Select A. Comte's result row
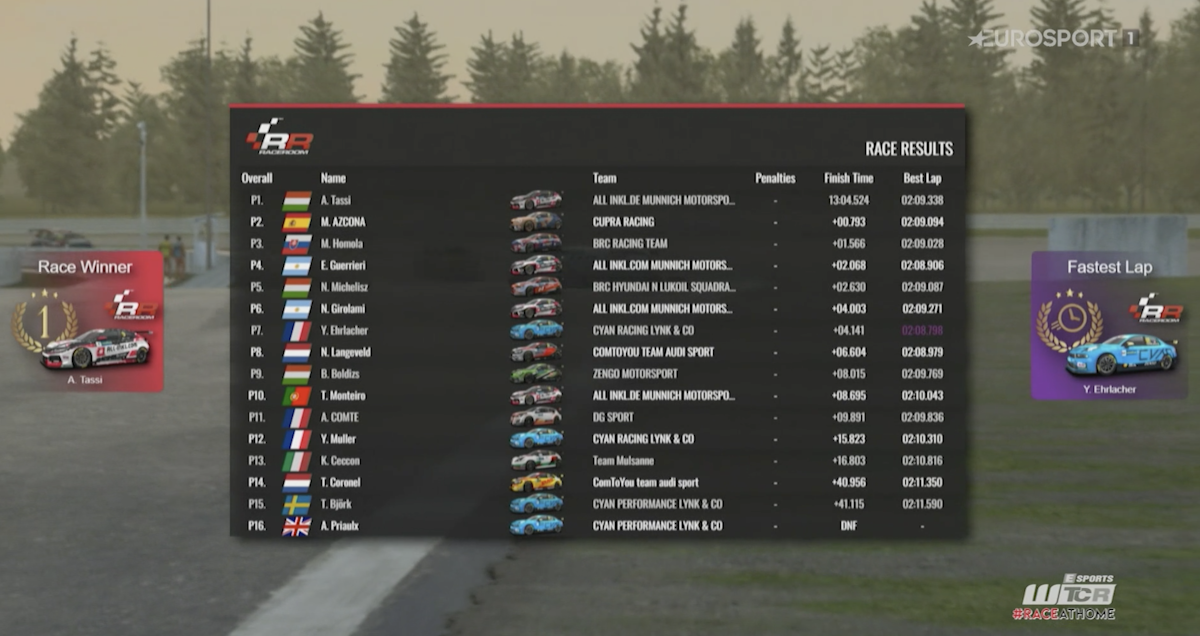The image size is (1200, 636). pyautogui.click(x=597, y=417)
